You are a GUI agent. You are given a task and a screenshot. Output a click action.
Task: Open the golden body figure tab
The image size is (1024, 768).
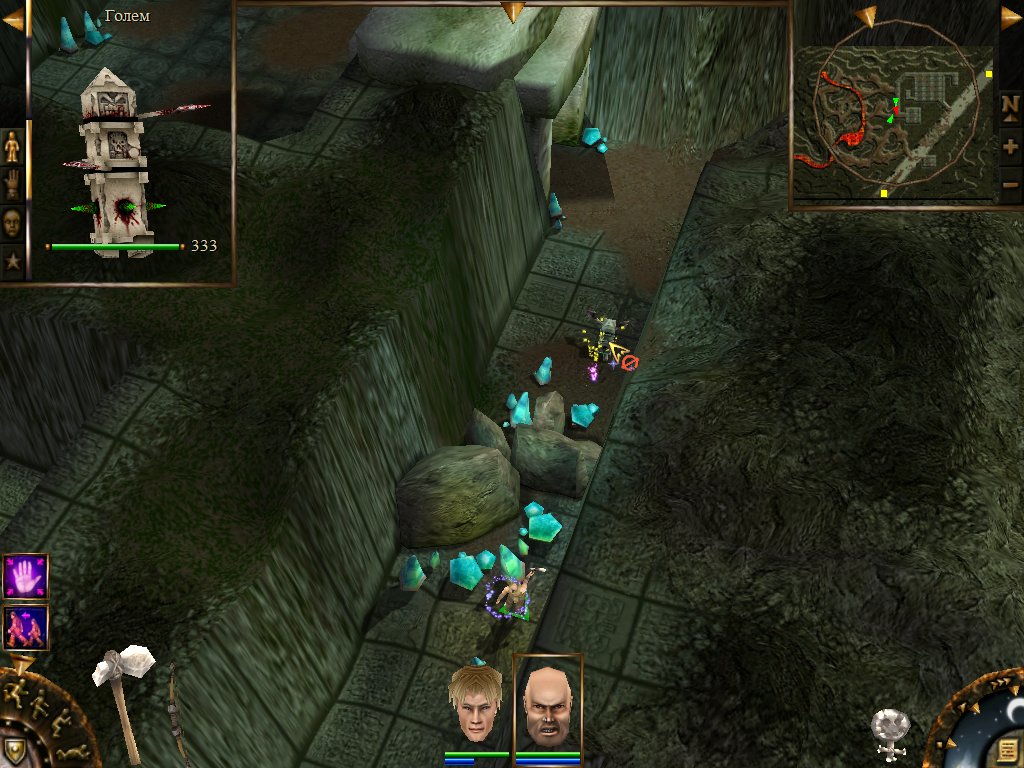click(x=12, y=147)
